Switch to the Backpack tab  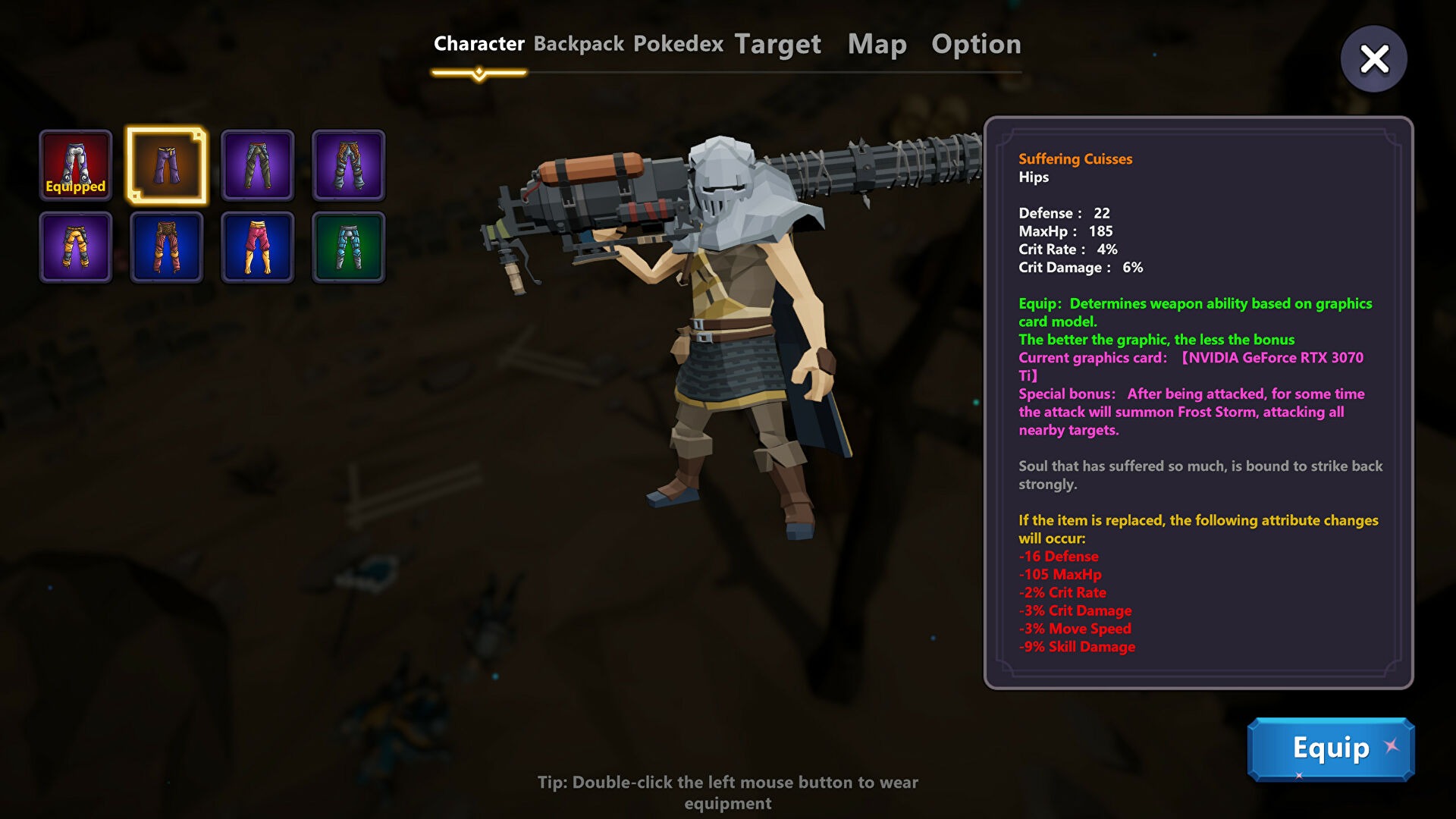(579, 44)
